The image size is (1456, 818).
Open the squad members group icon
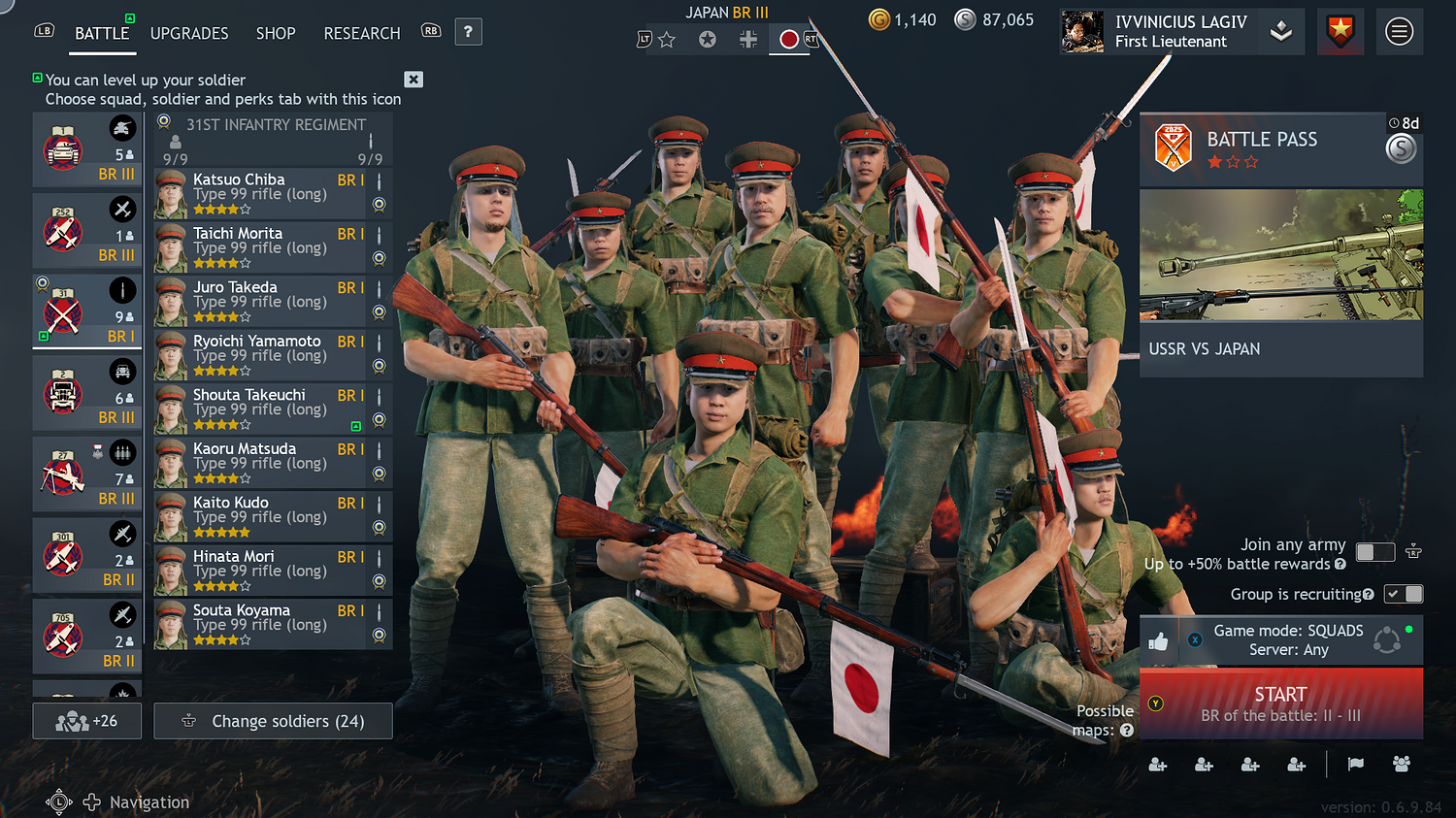[x=1401, y=765]
